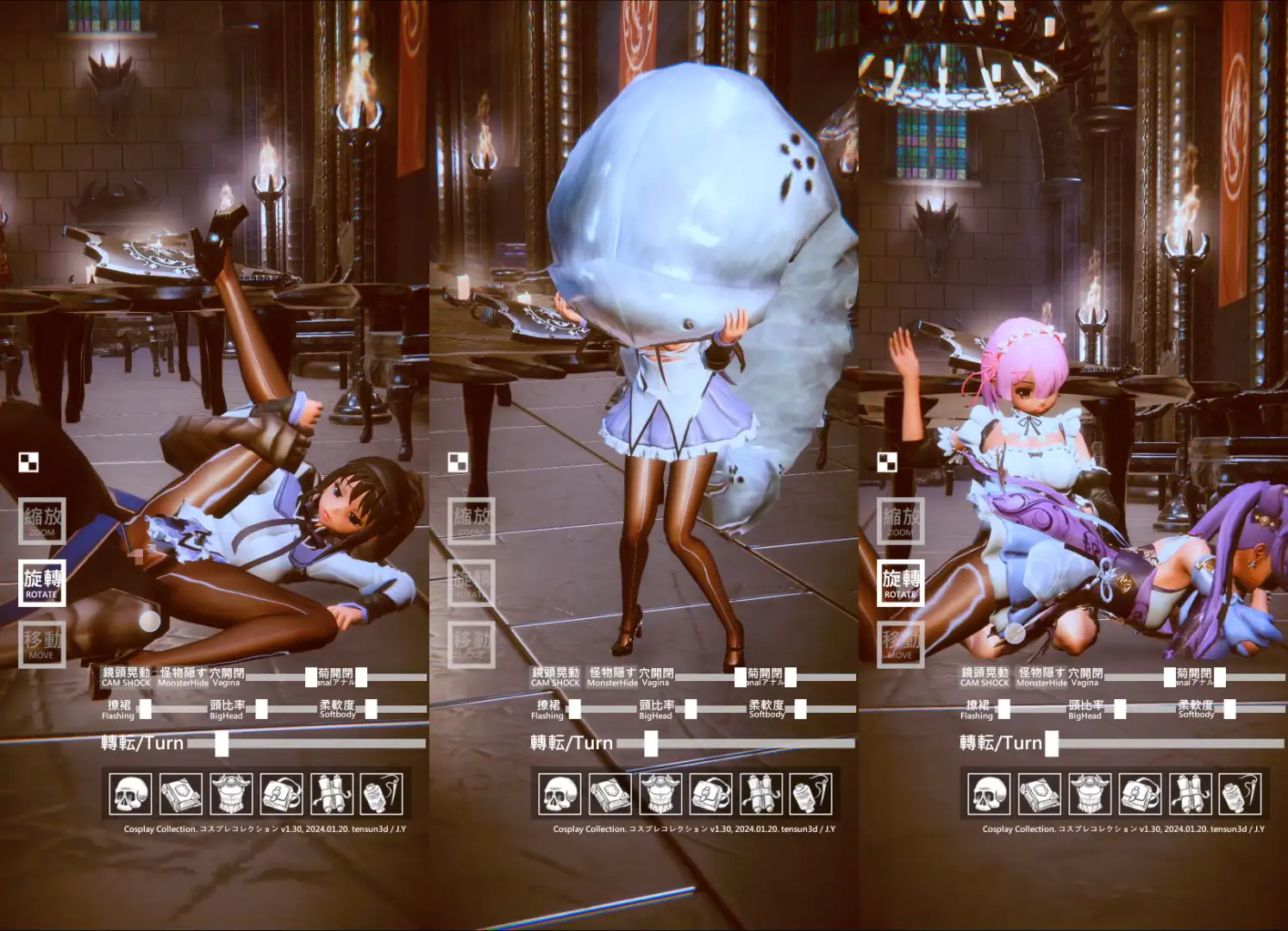Select the ROTATE button in the right panel

pos(900,583)
